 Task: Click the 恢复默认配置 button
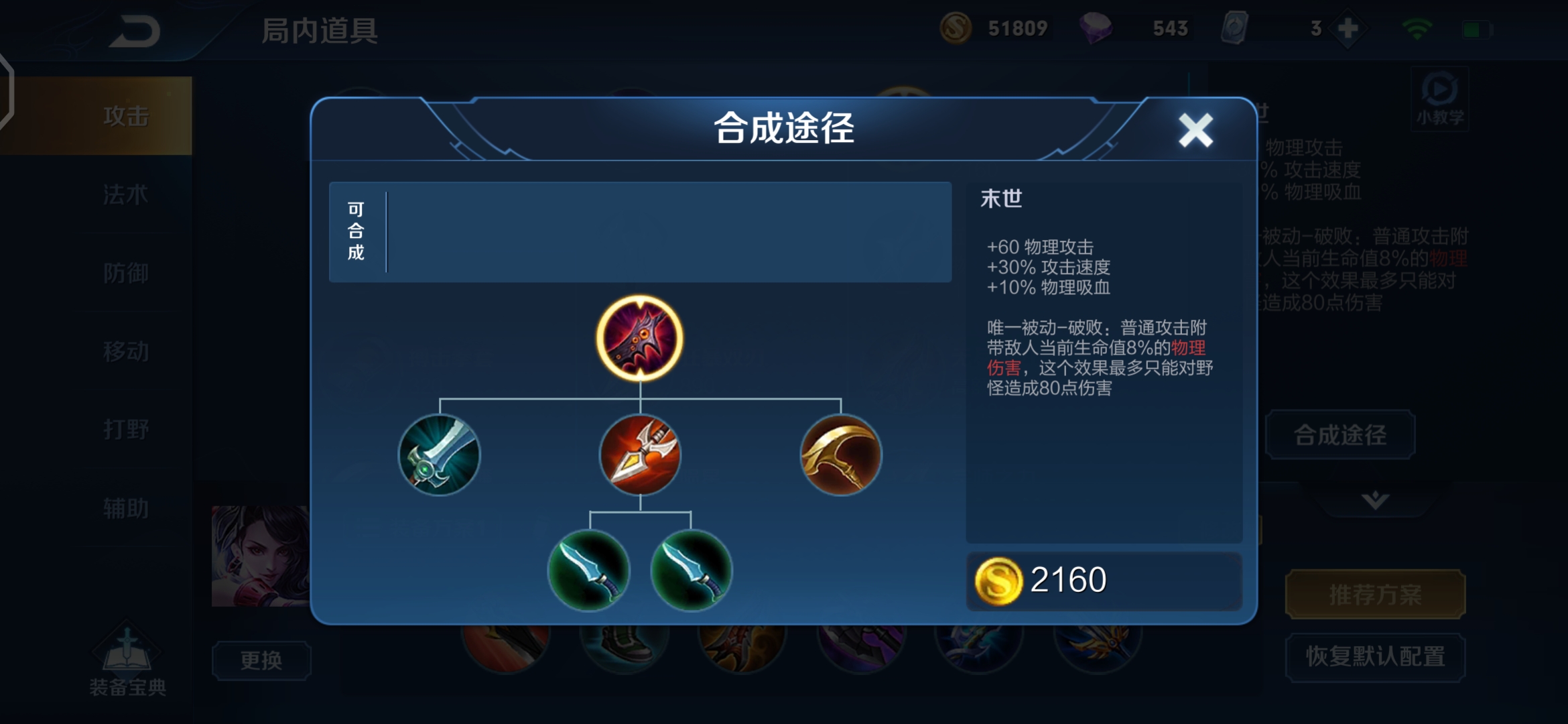pyautogui.click(x=1374, y=657)
